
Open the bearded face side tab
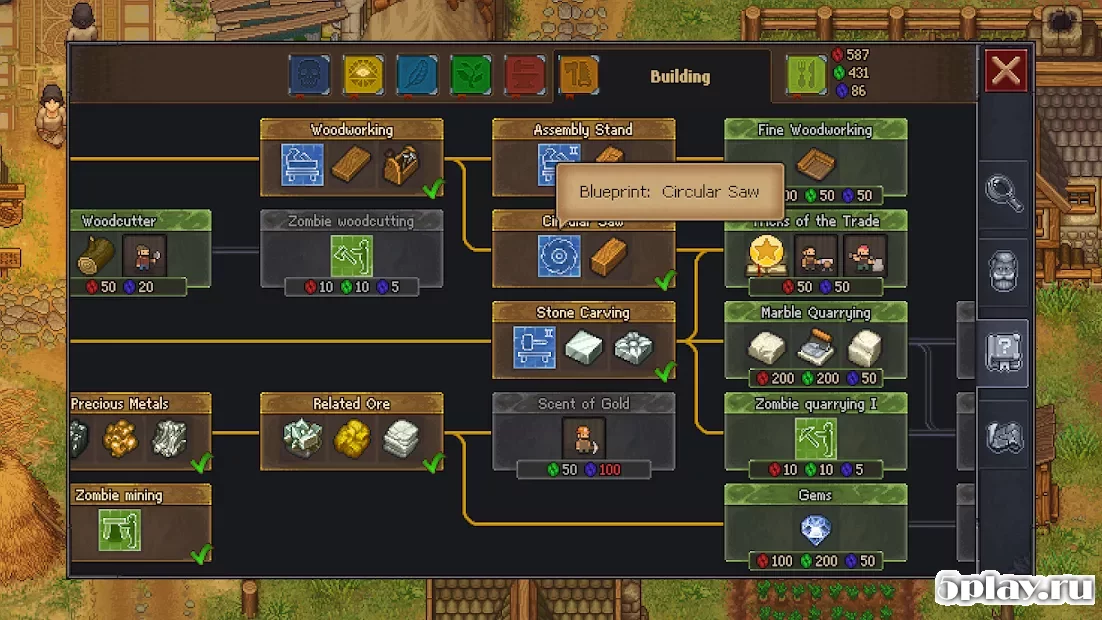tap(1003, 273)
